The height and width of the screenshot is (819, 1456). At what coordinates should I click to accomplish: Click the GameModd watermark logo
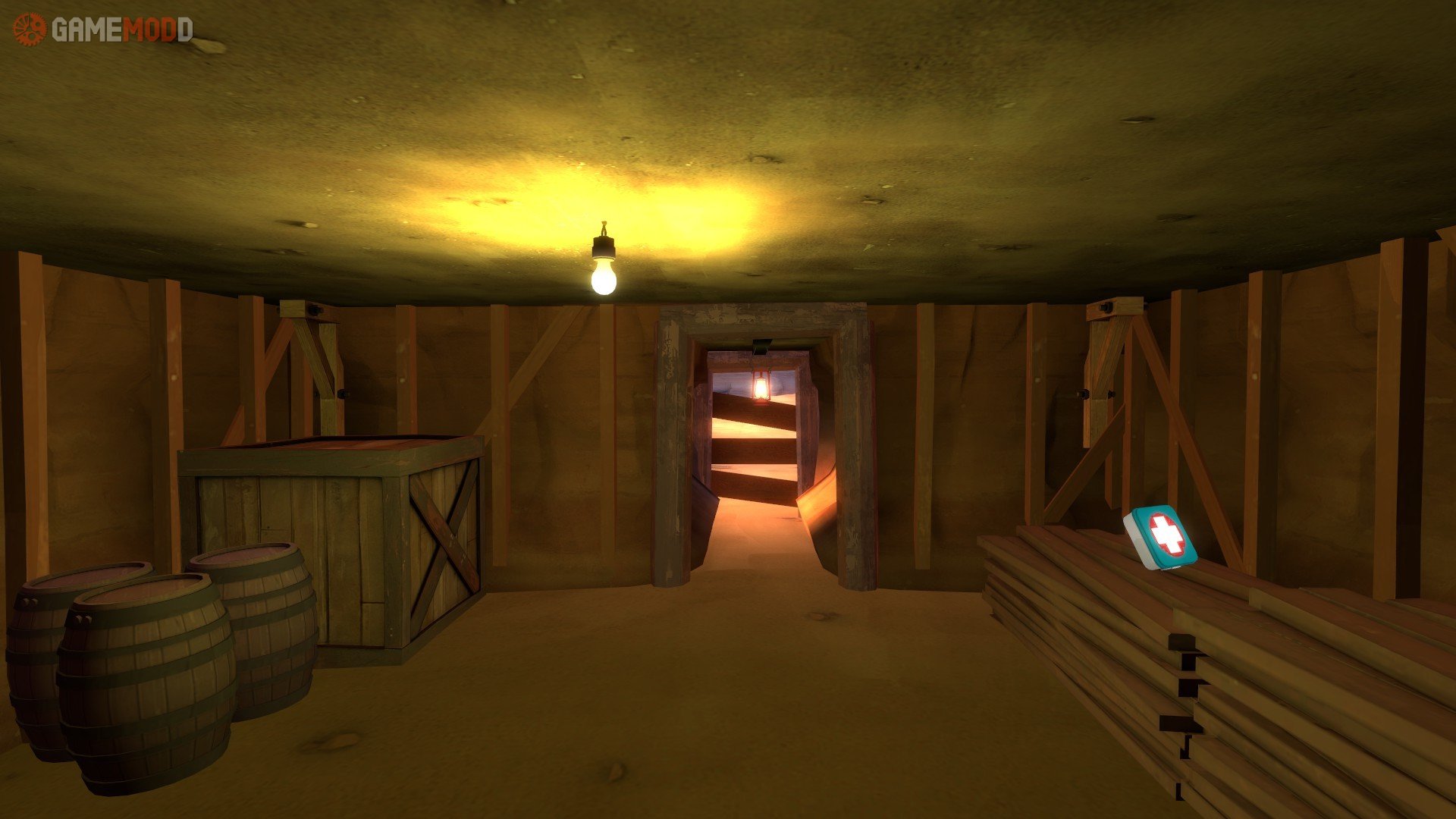[x=102, y=30]
